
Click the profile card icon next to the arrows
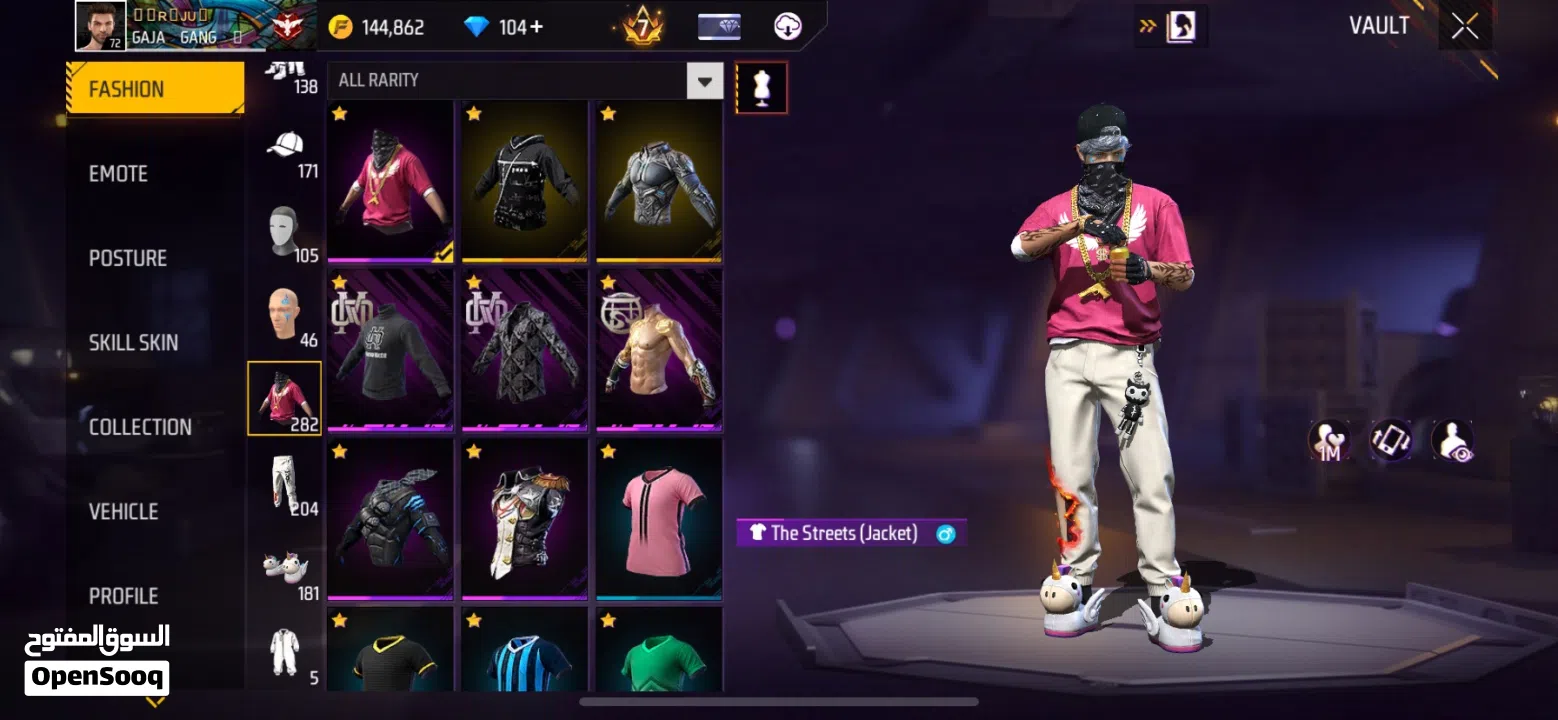coord(1183,27)
